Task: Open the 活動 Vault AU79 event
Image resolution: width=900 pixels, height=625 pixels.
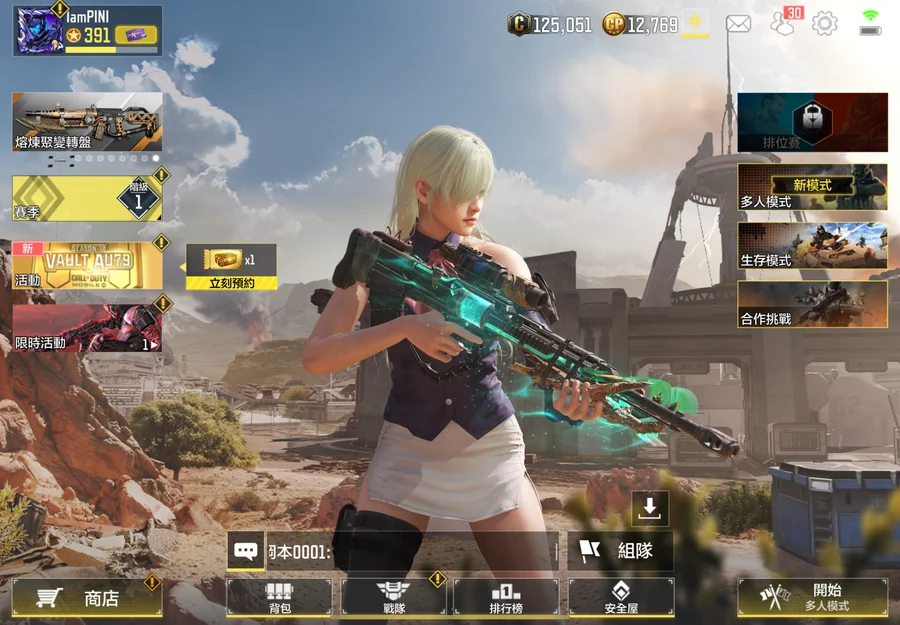Action: pos(87,265)
